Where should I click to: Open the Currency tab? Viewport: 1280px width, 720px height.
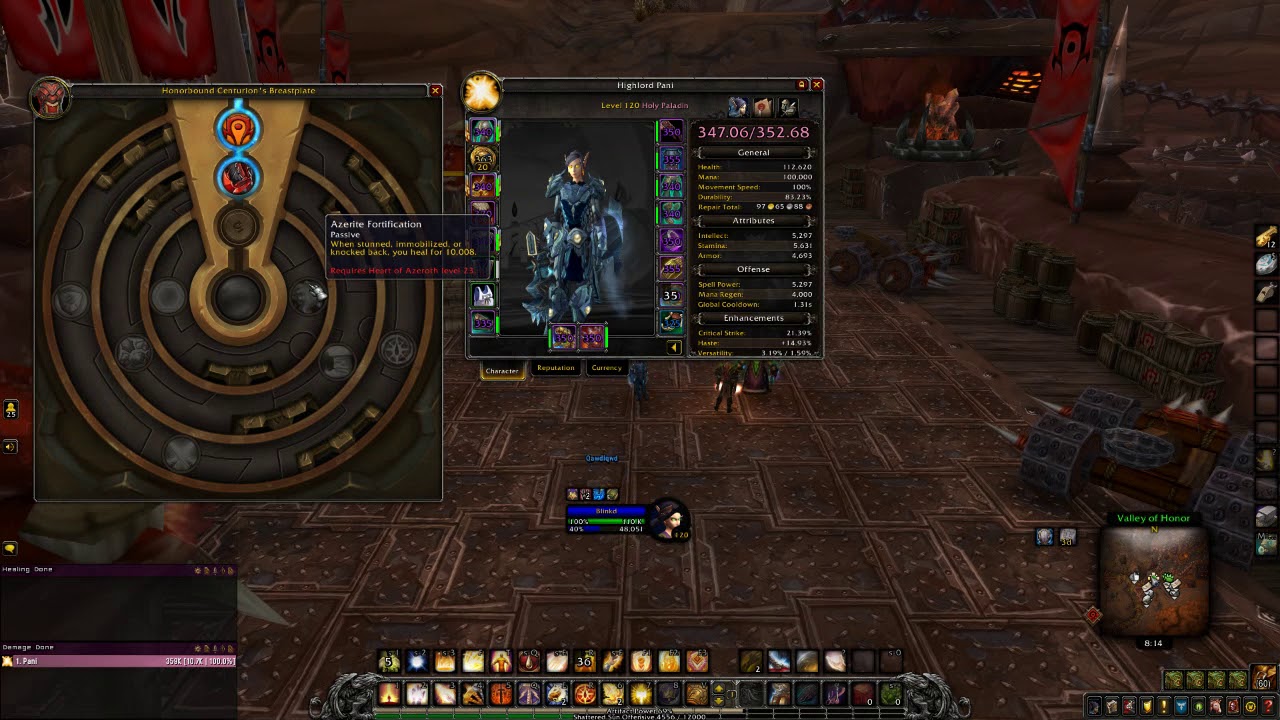[x=606, y=368]
